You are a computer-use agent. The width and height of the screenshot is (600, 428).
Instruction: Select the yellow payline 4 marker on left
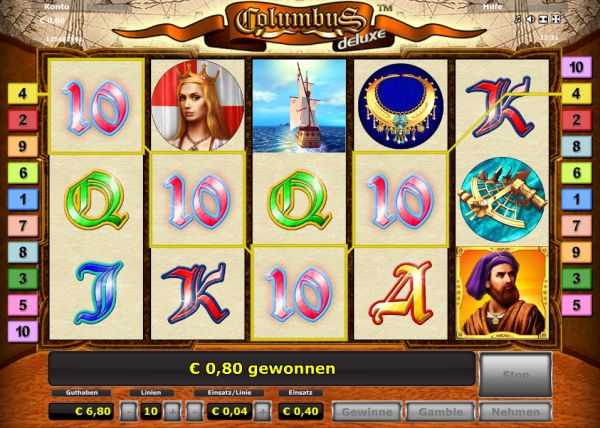tap(22, 95)
